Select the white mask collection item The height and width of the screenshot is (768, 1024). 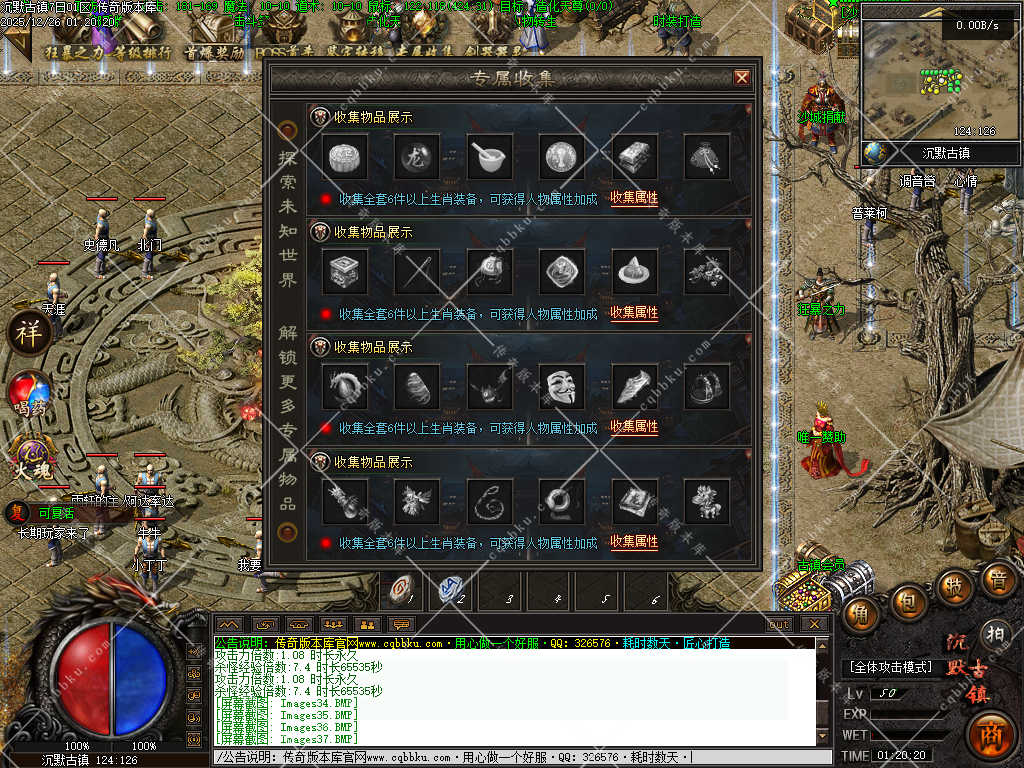[x=561, y=386]
